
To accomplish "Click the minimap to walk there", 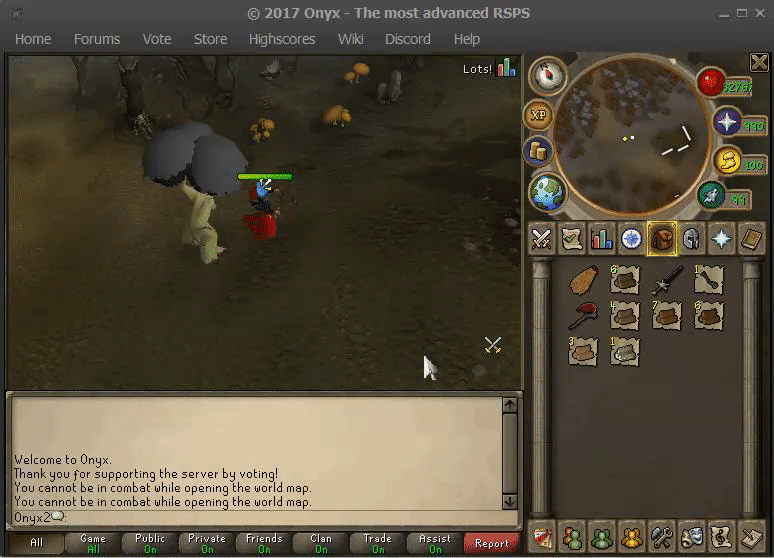I will 630,128.
